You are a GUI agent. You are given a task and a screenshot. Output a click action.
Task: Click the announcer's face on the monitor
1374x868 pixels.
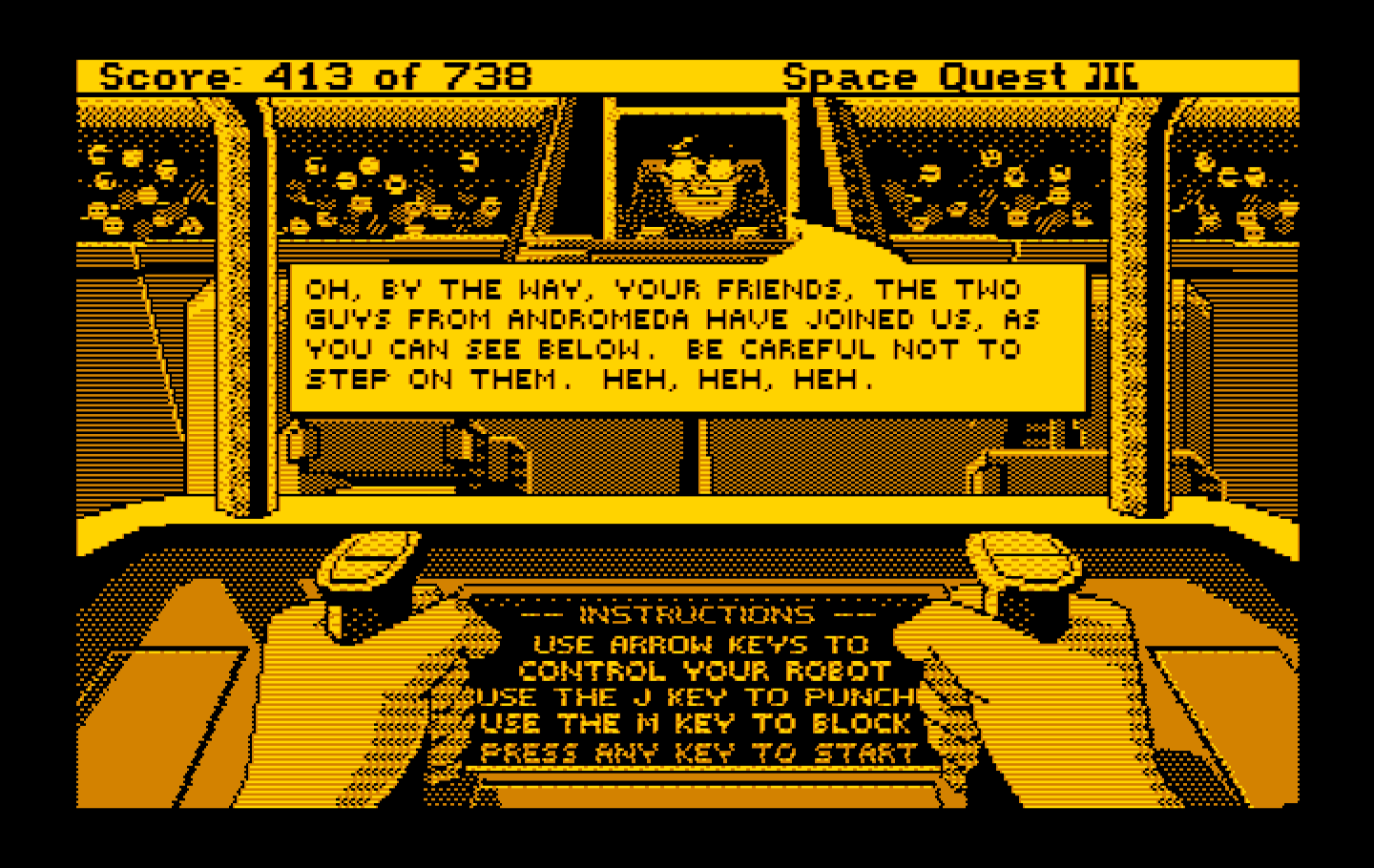[701, 181]
